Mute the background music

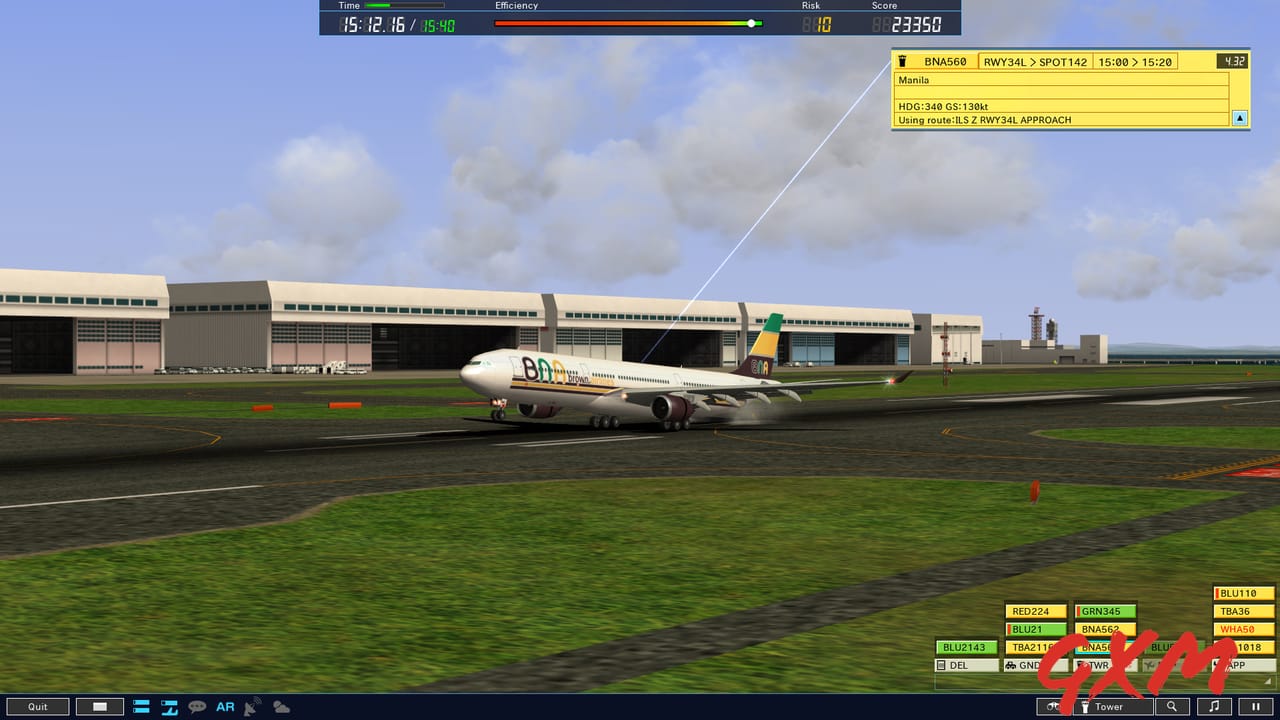pos(1212,706)
